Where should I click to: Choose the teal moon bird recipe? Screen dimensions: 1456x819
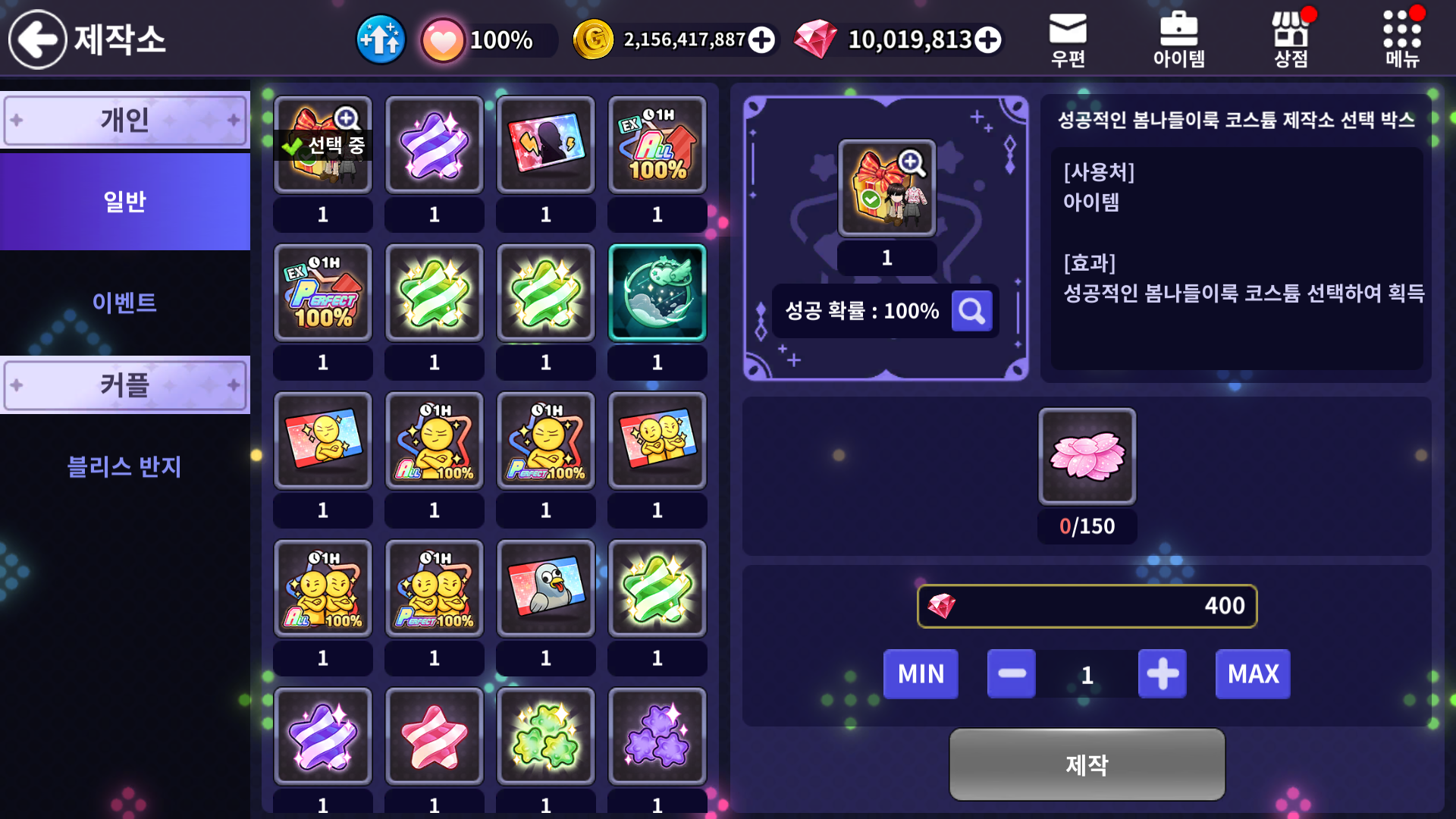(x=657, y=293)
